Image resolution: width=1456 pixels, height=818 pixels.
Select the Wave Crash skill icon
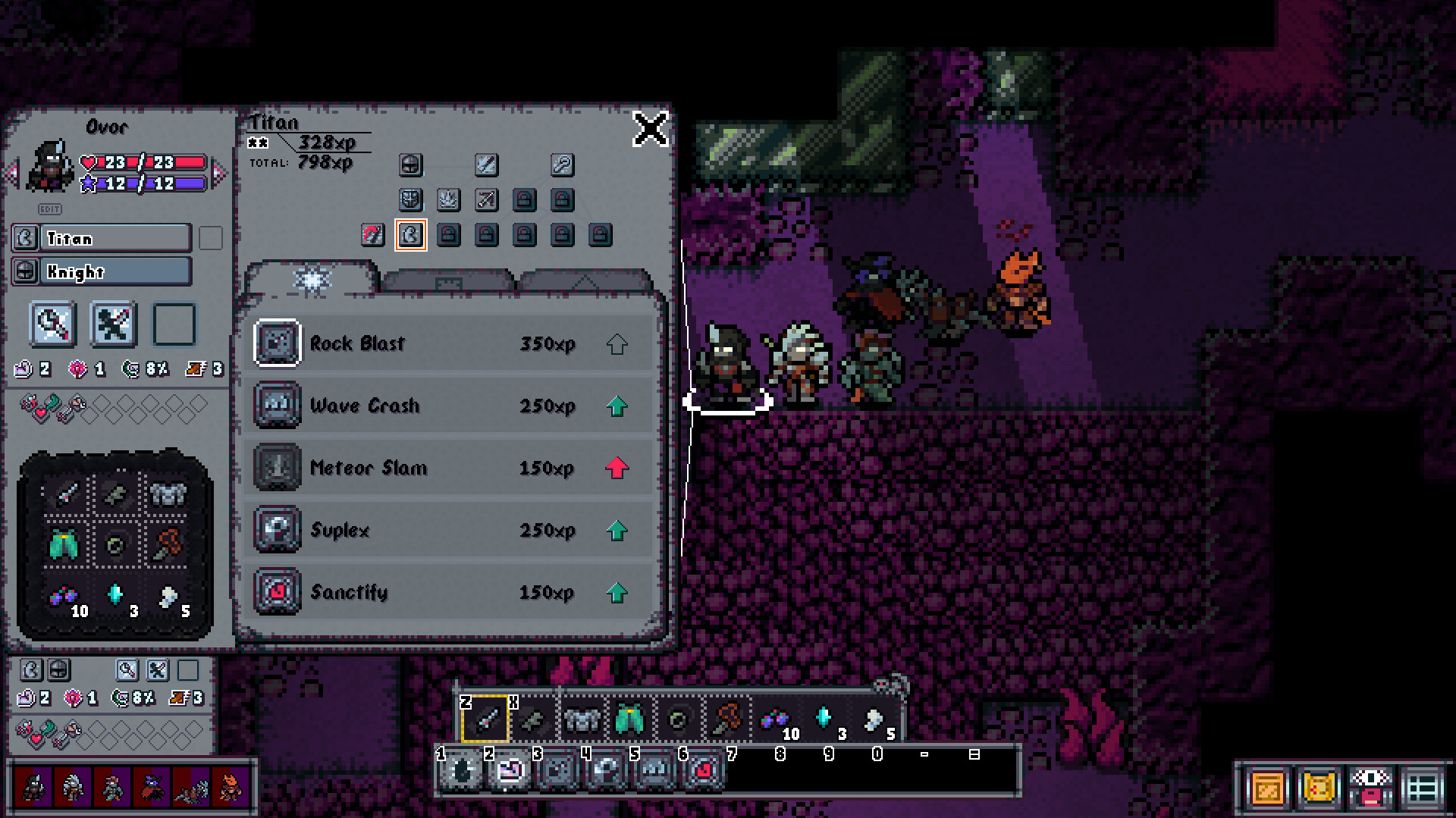pyautogui.click(x=277, y=406)
